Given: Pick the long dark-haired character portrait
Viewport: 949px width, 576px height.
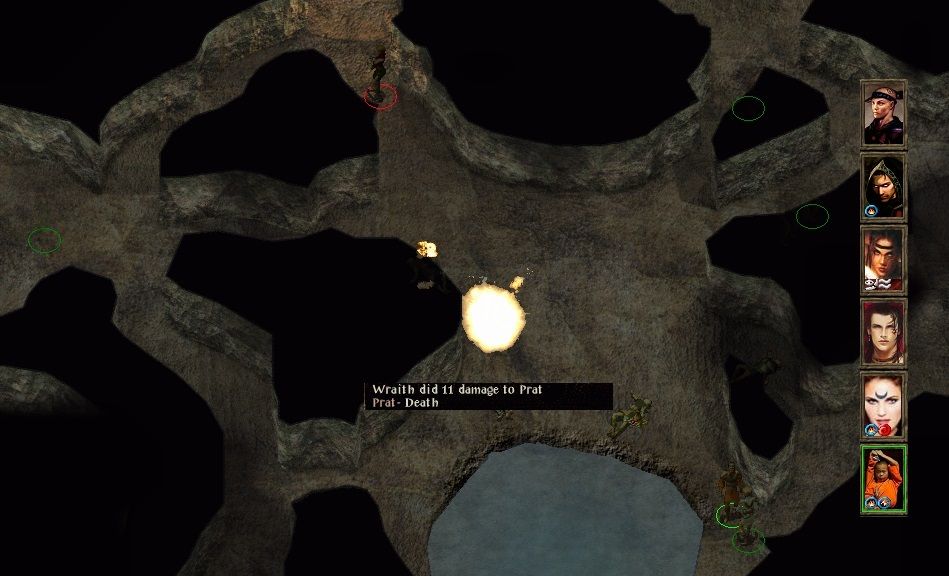Looking at the screenshot, I should 883,333.
